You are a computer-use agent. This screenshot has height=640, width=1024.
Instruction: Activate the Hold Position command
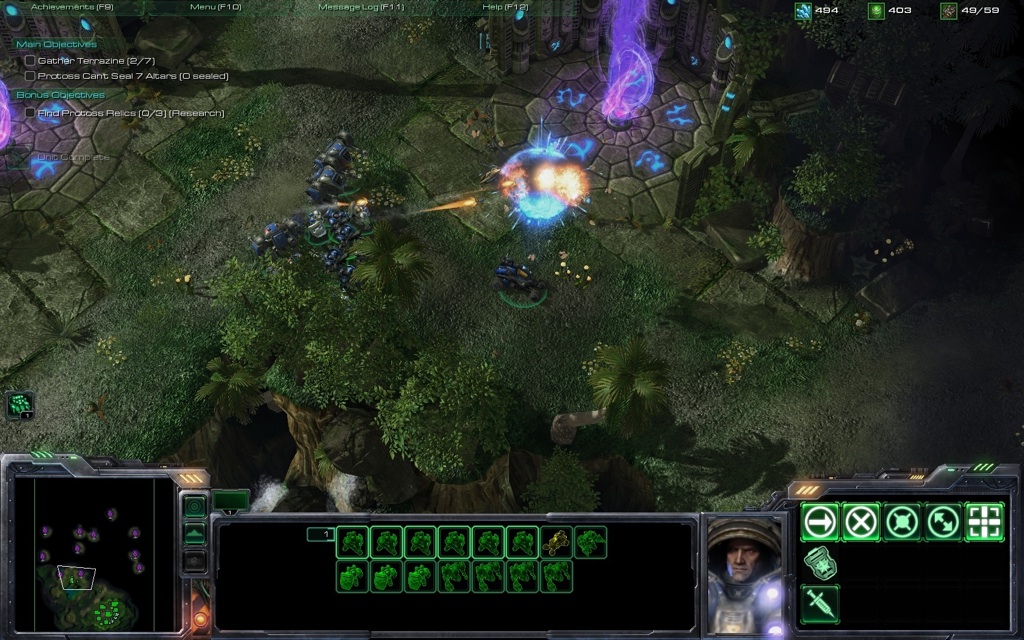click(x=902, y=522)
